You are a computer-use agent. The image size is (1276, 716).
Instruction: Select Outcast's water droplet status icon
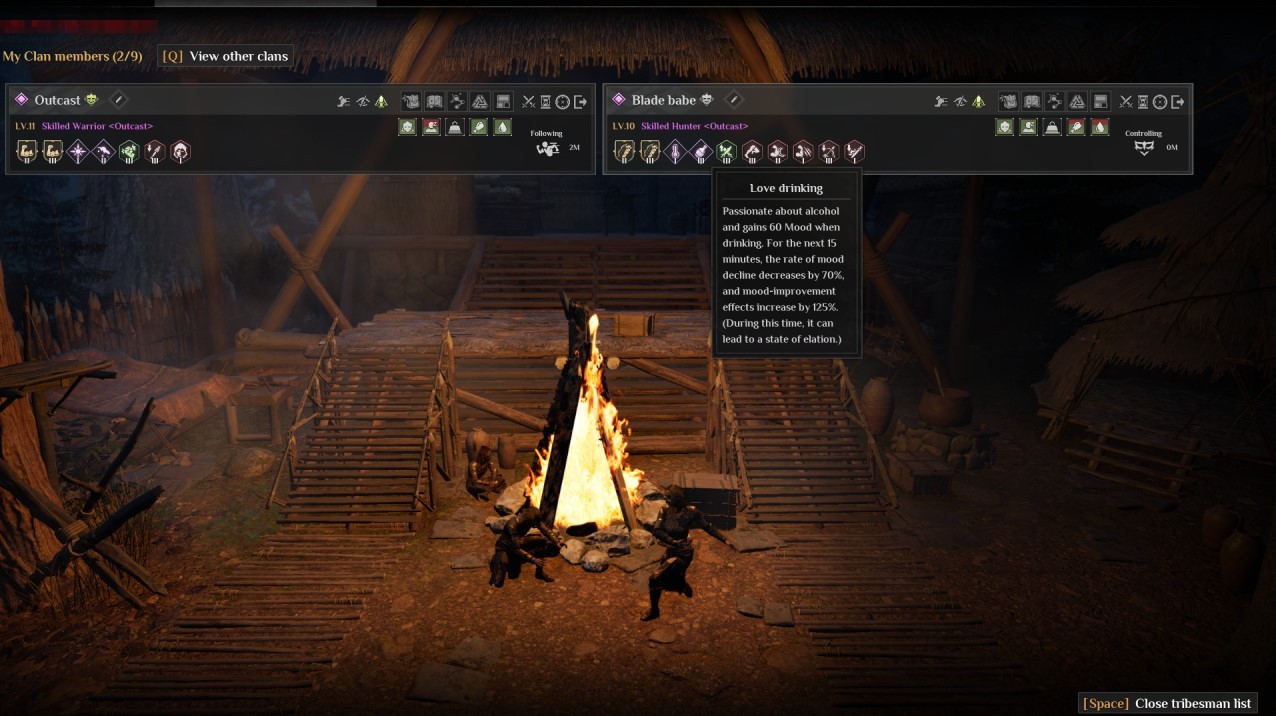pos(503,127)
